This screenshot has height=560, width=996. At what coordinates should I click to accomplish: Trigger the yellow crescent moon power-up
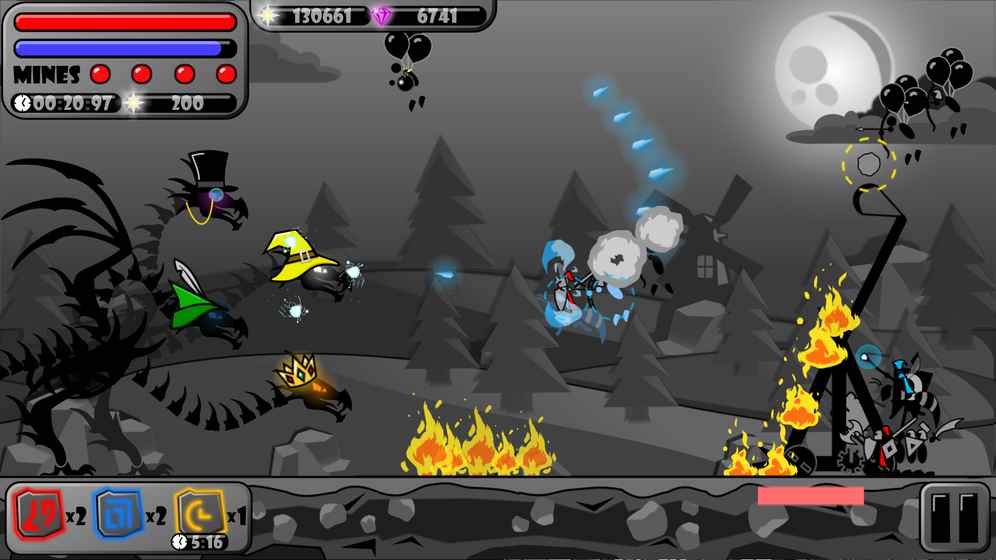199,514
